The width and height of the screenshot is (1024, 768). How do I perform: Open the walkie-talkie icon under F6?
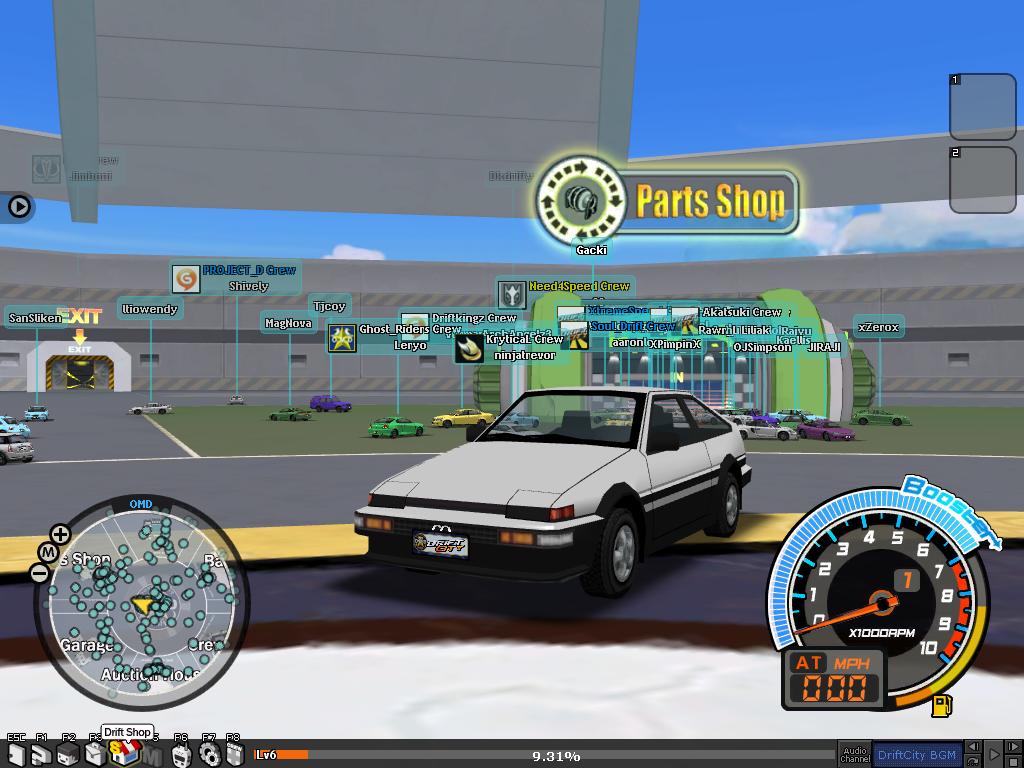[x=181, y=755]
